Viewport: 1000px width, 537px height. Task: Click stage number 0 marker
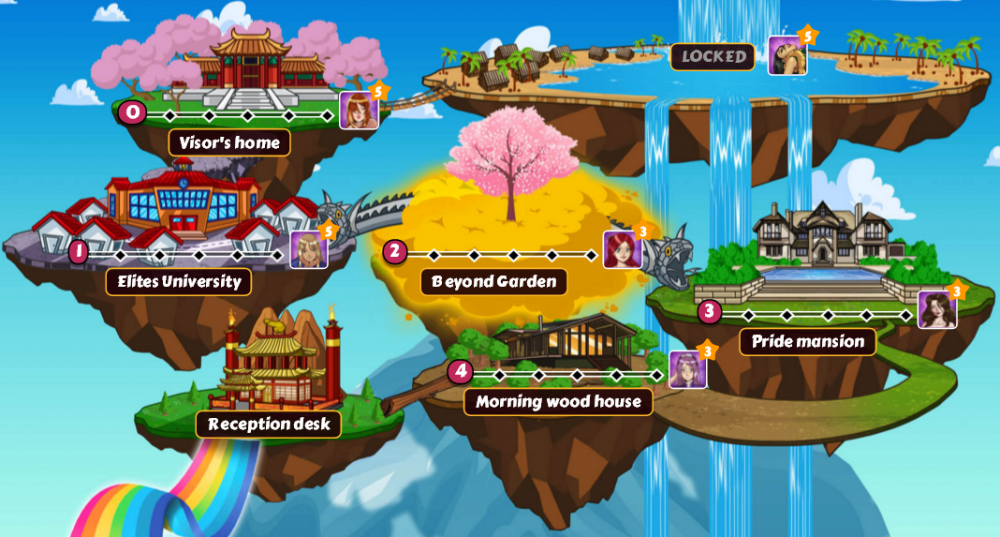pos(132,112)
